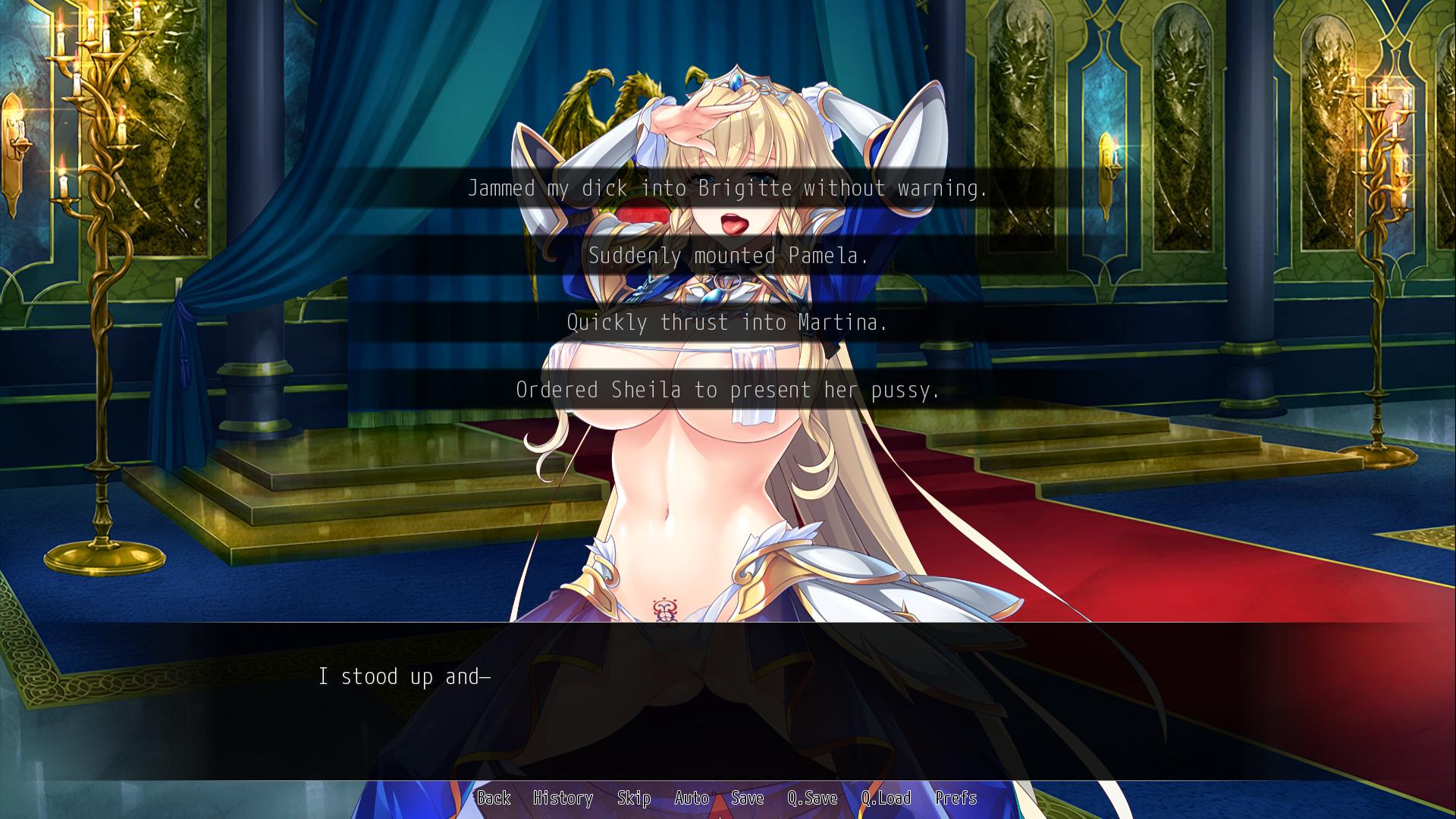Click Save to store current progress

click(746, 799)
